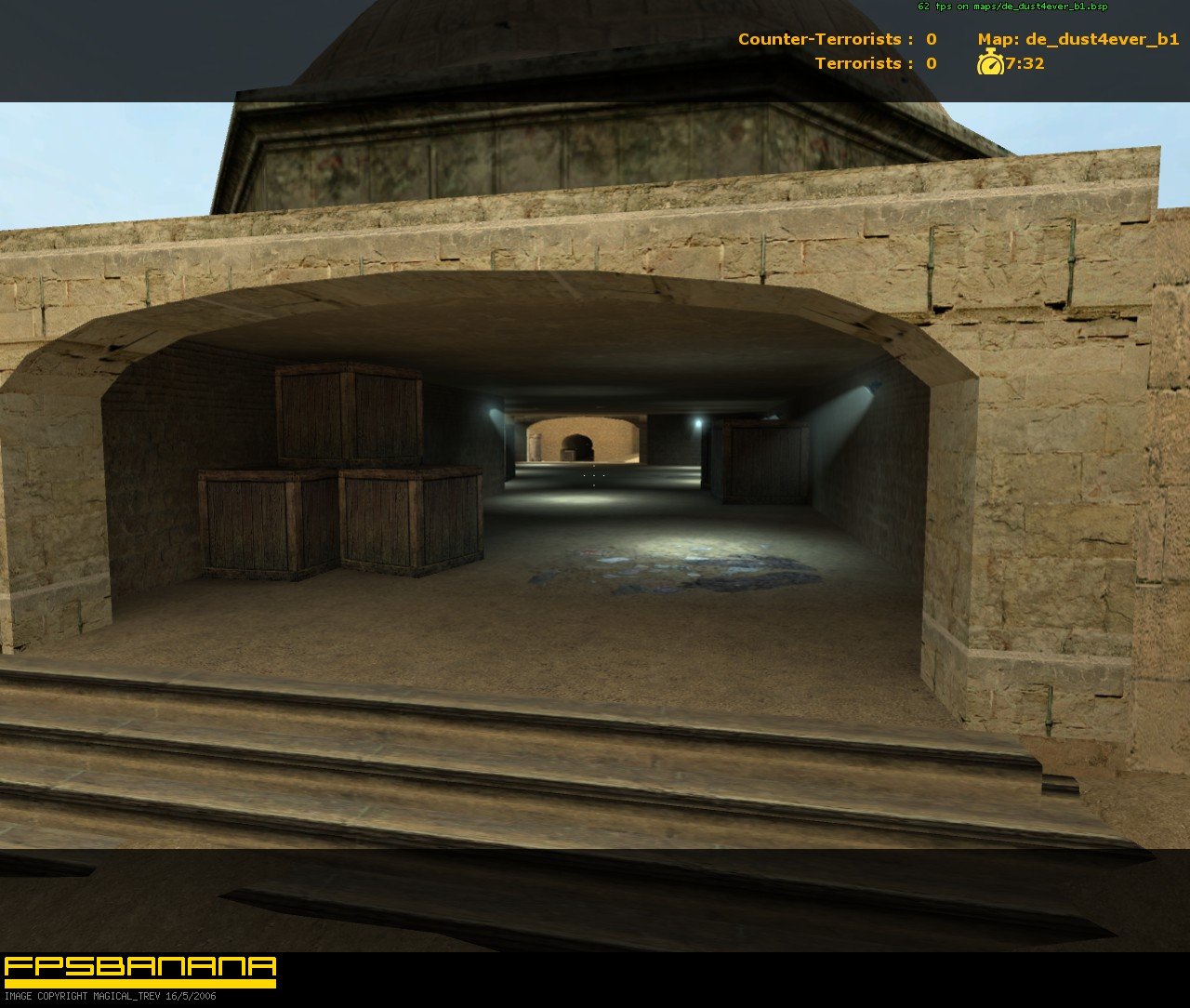Select the green fps counter text
1190x1008 pixels.
(1011, 6)
